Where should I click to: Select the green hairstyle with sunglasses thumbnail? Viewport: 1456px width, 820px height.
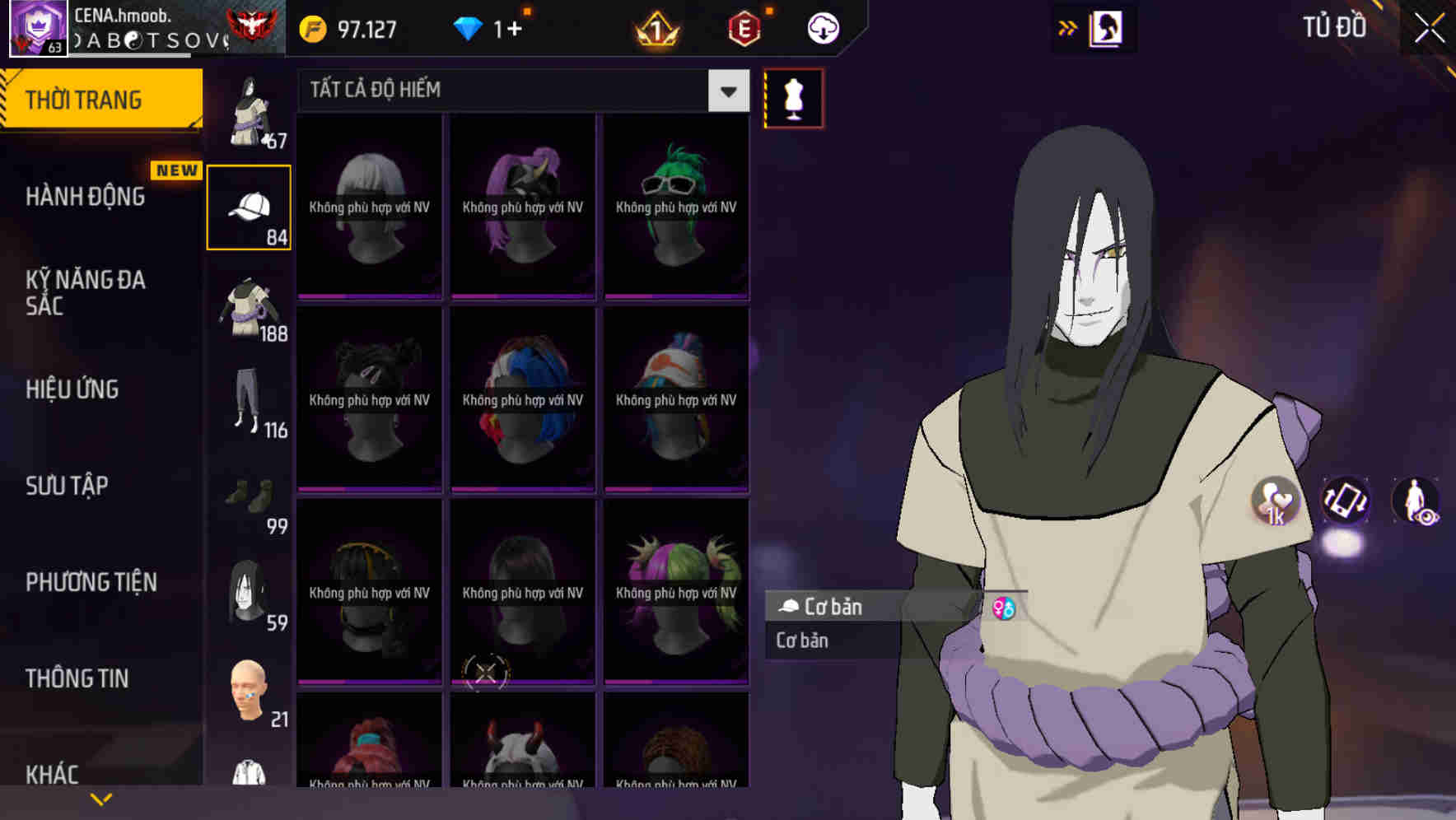[675, 206]
